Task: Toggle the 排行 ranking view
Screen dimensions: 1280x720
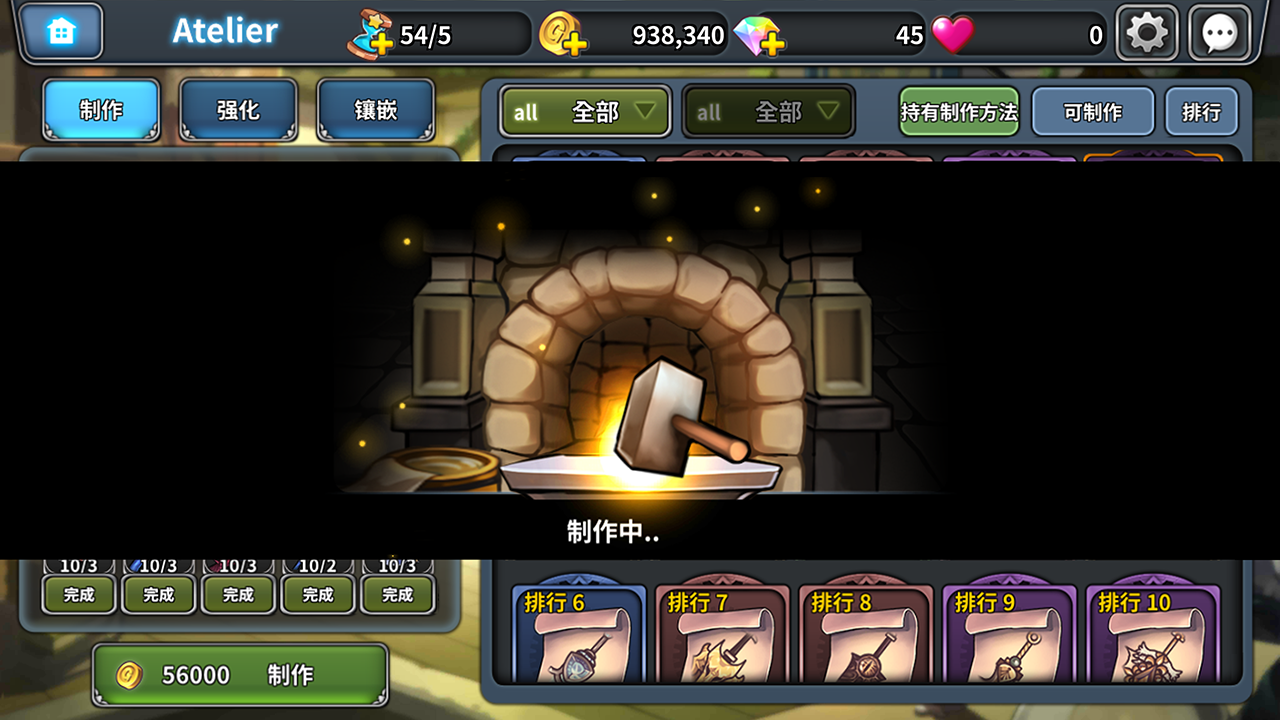Action: [x=1201, y=111]
